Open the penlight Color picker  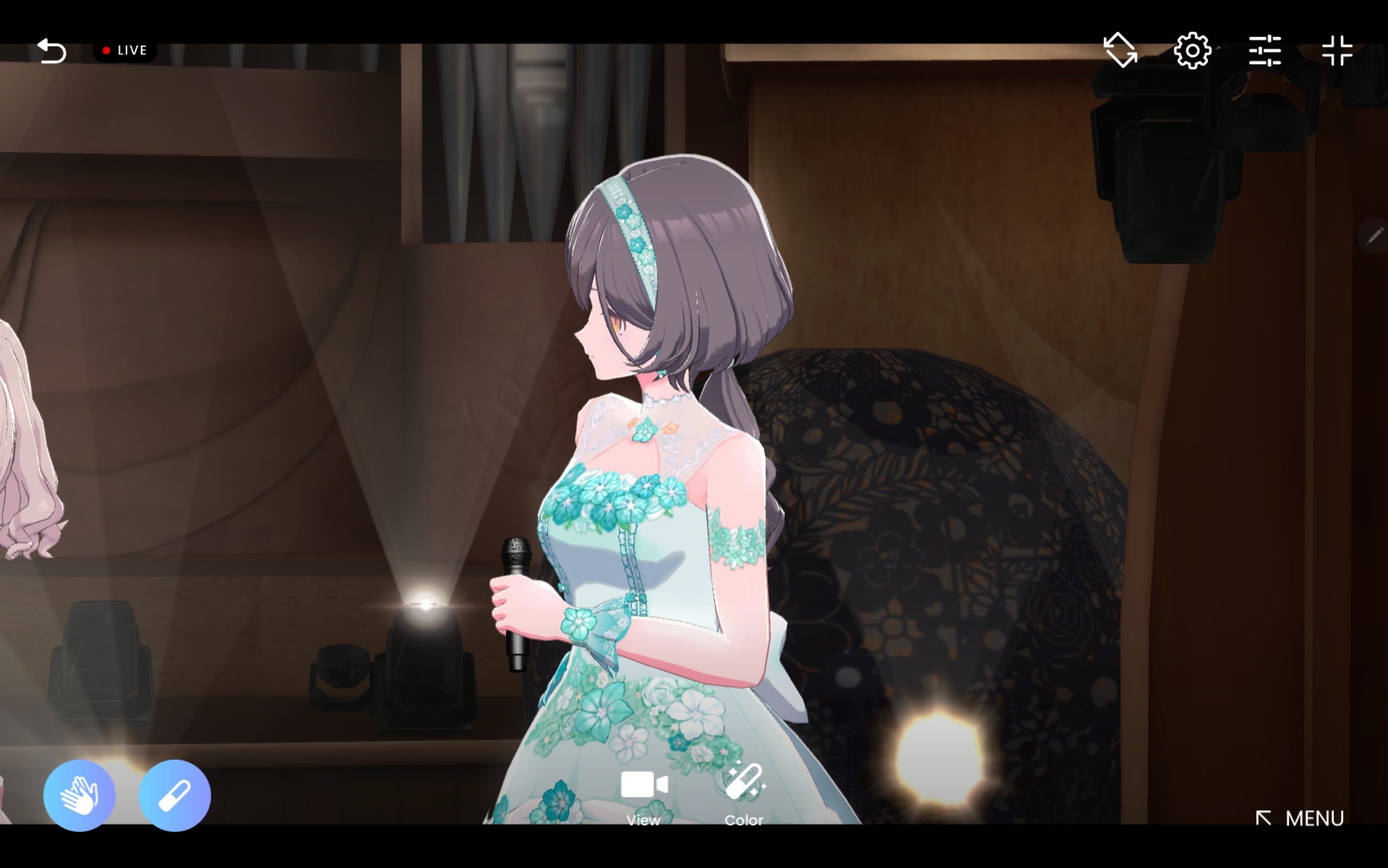[x=744, y=795]
